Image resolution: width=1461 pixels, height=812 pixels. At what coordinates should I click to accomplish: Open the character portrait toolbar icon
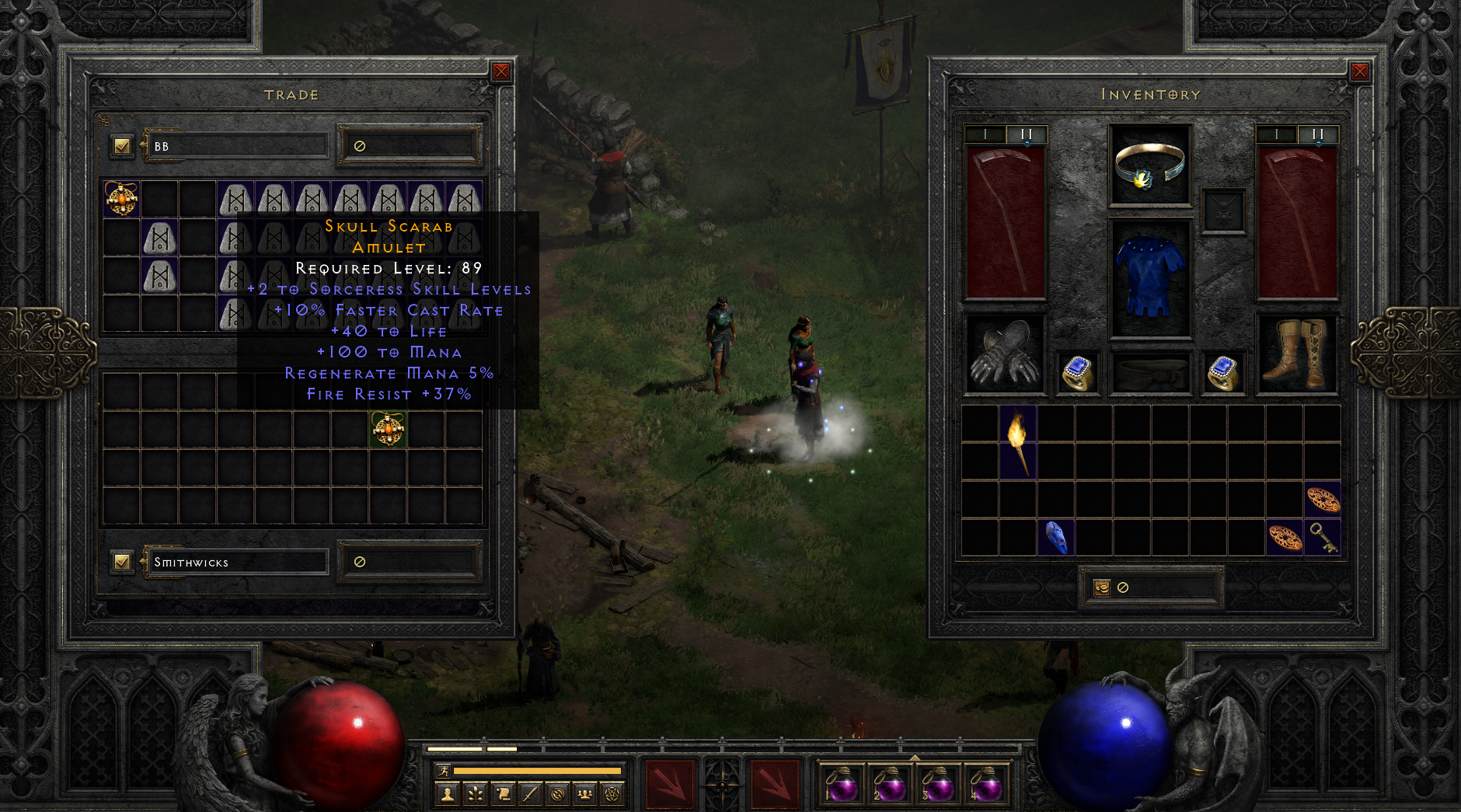[x=448, y=794]
